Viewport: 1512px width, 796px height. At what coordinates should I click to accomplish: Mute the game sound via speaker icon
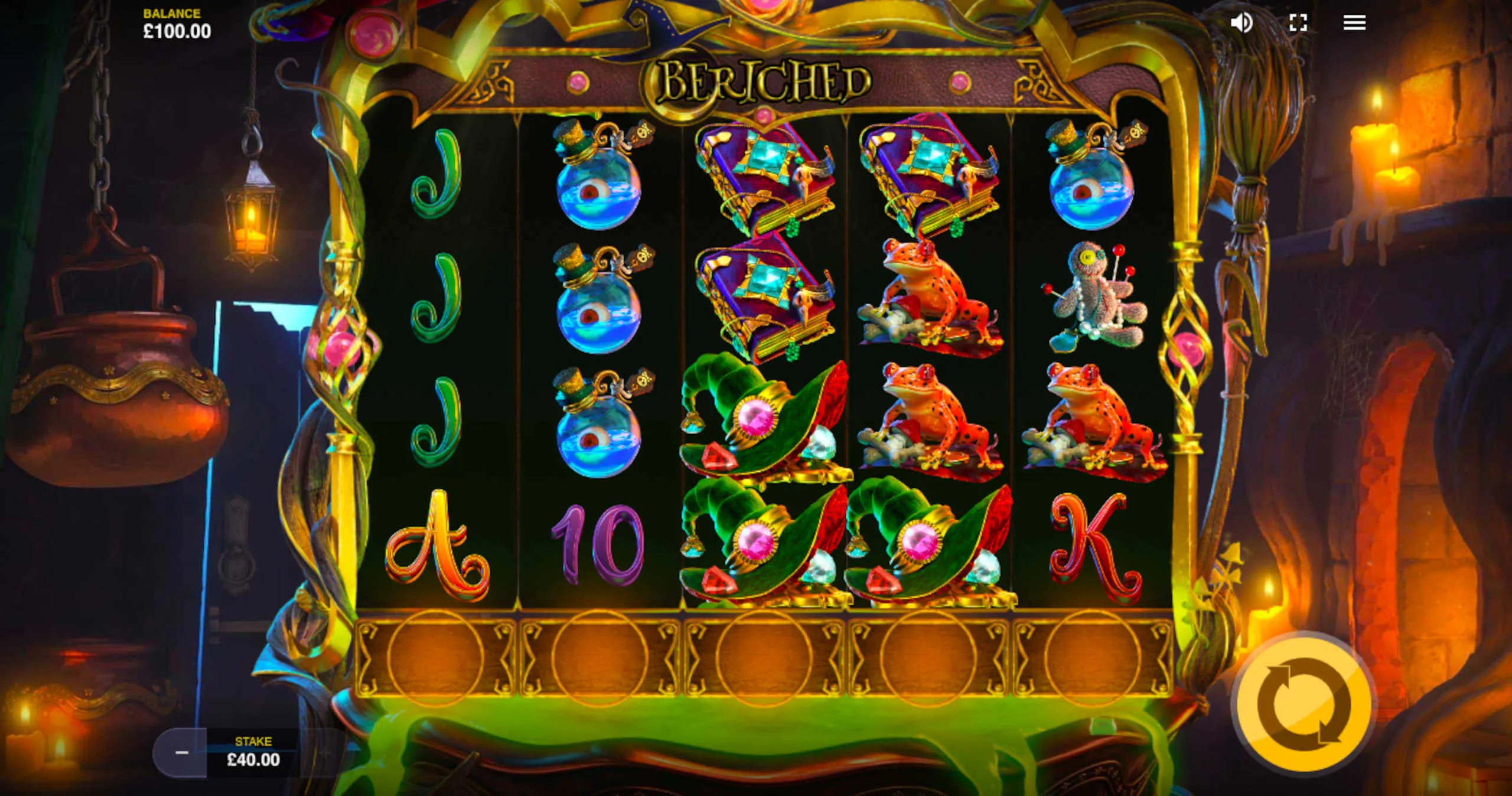pyautogui.click(x=1241, y=23)
